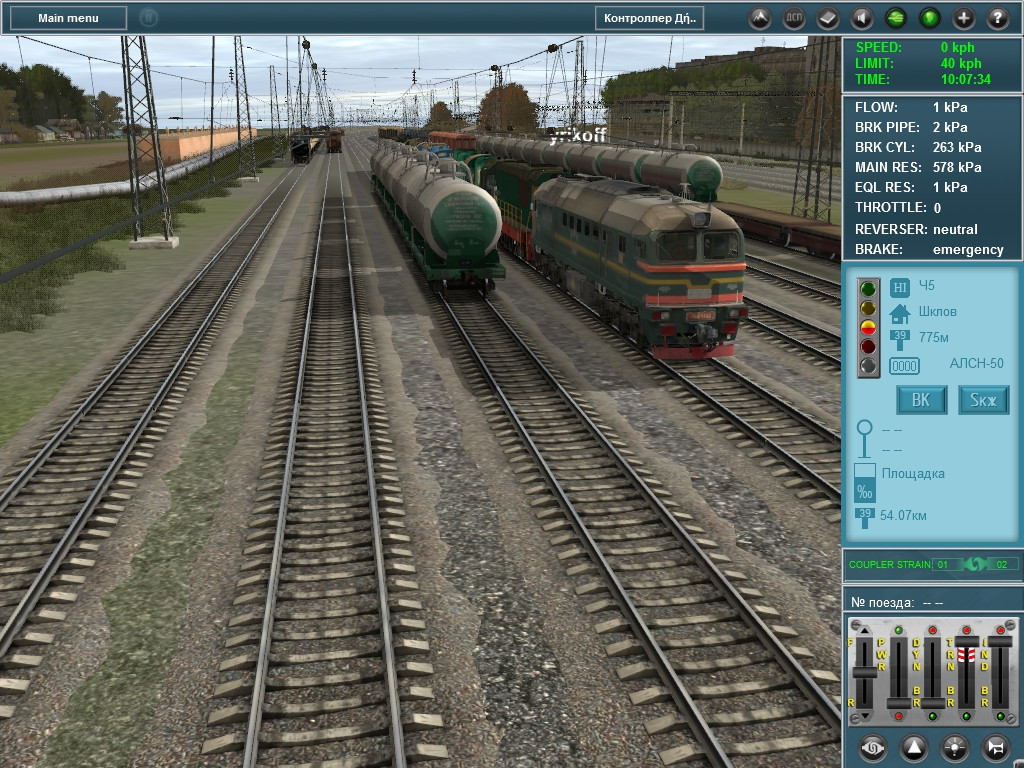This screenshot has width=1024, height=768.
Task: Toggle the headlight bulb button
Action: coord(955,747)
